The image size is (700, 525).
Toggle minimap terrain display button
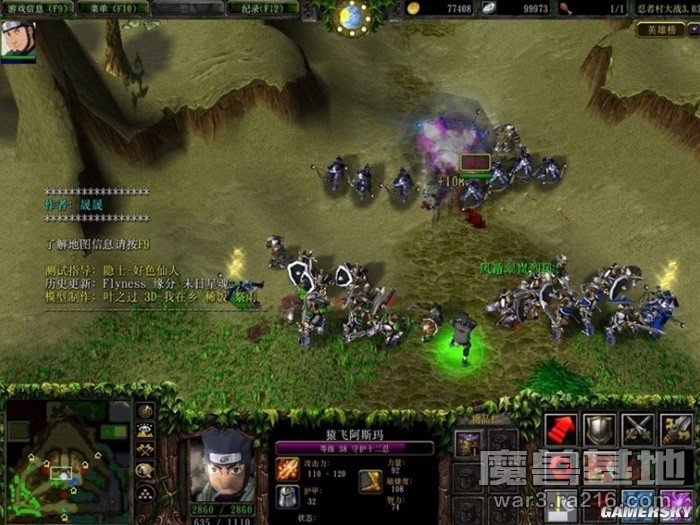pos(145,431)
